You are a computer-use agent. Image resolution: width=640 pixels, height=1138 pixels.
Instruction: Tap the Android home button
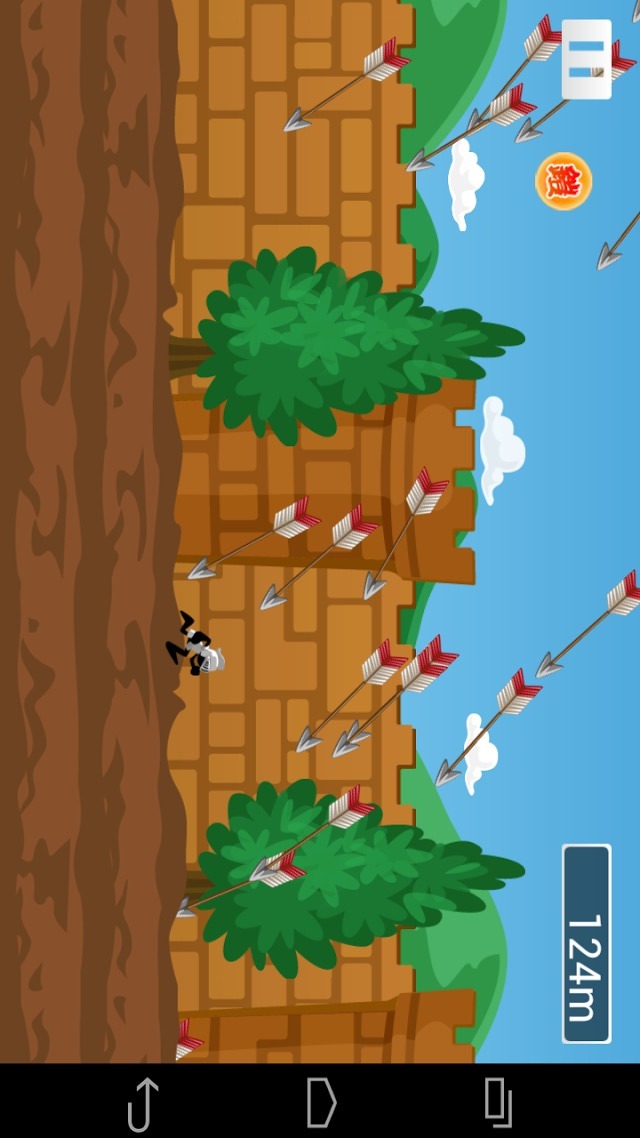coord(321,1102)
